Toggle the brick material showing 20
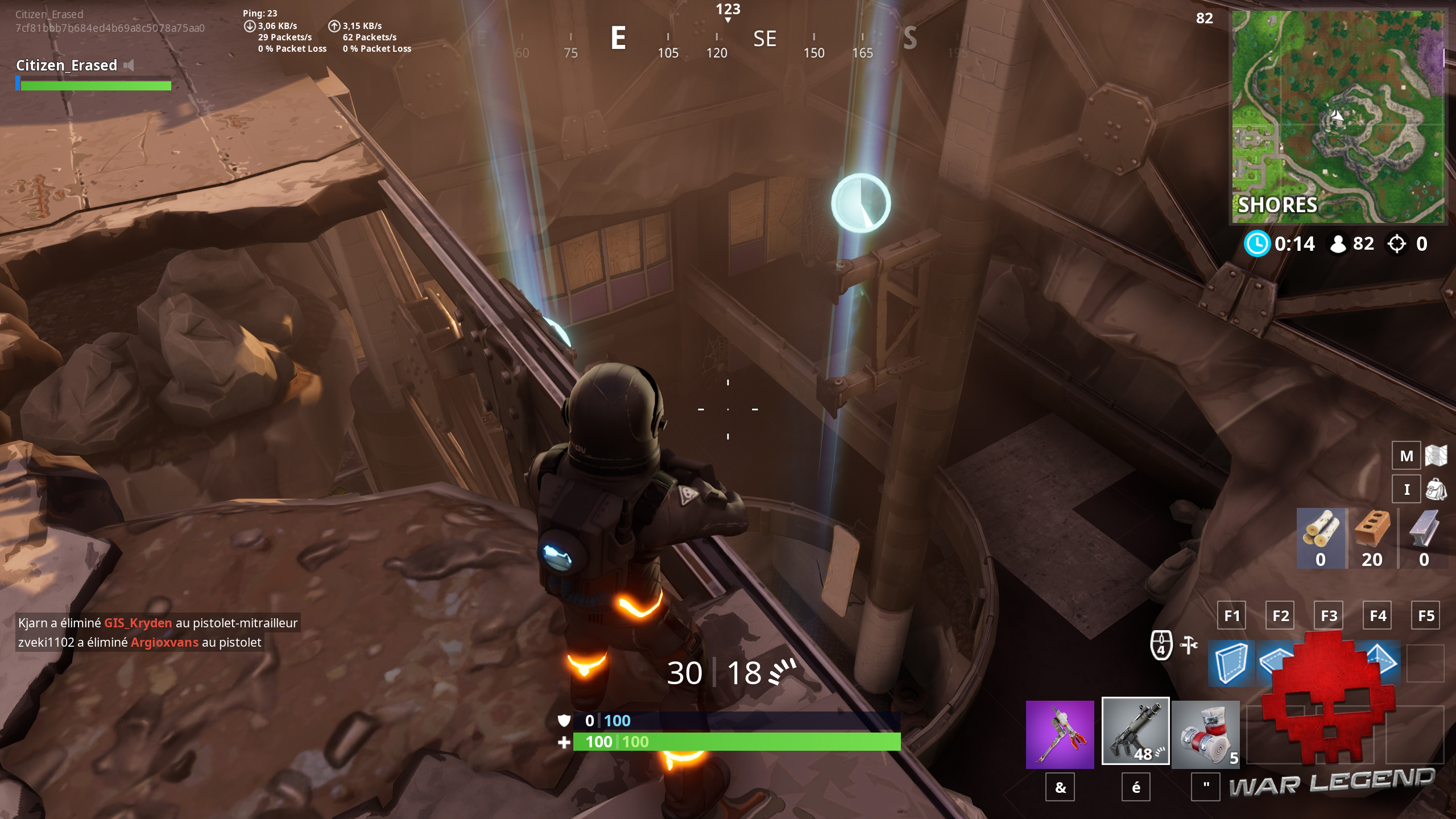1456x819 pixels. click(1371, 537)
